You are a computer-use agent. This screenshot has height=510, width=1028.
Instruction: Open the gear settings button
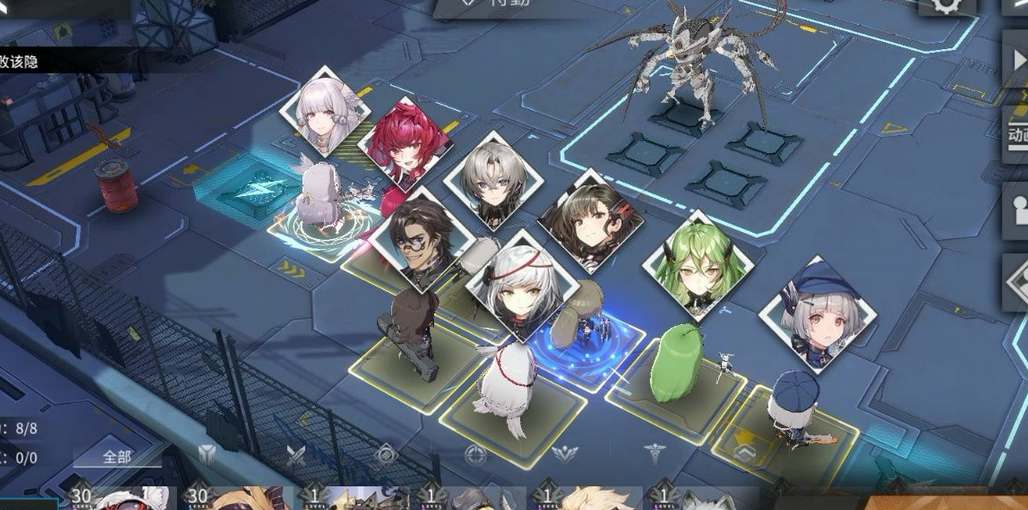point(946,5)
